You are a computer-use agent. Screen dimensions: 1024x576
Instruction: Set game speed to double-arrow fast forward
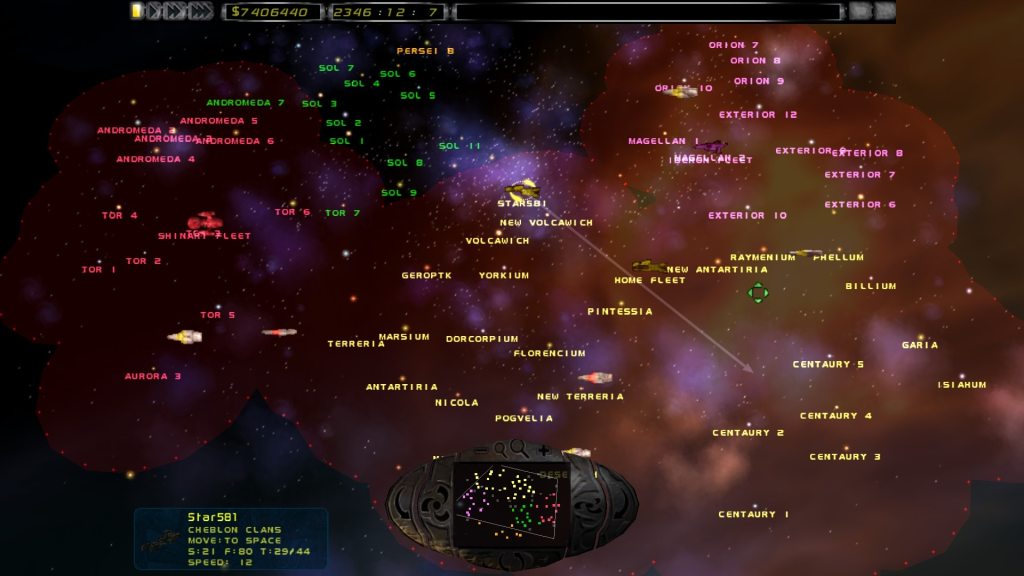[x=174, y=11]
